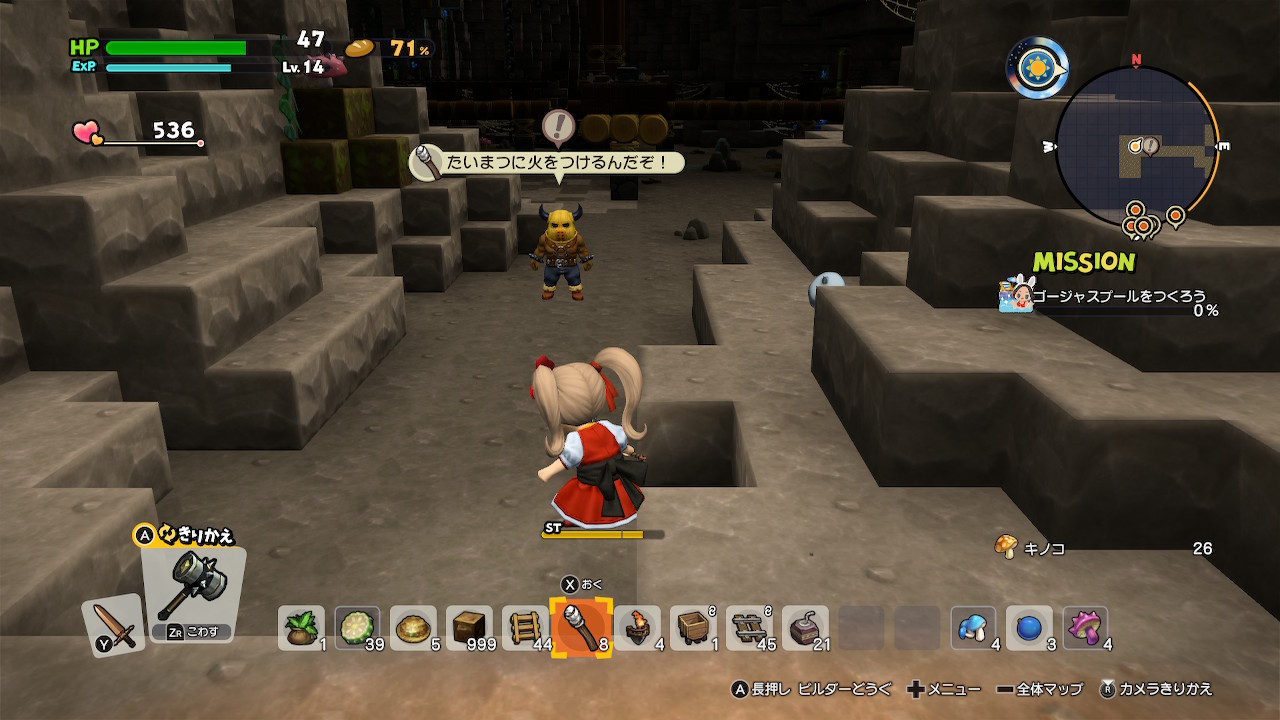
Task: Choose the burger food slot
Action: [413, 628]
